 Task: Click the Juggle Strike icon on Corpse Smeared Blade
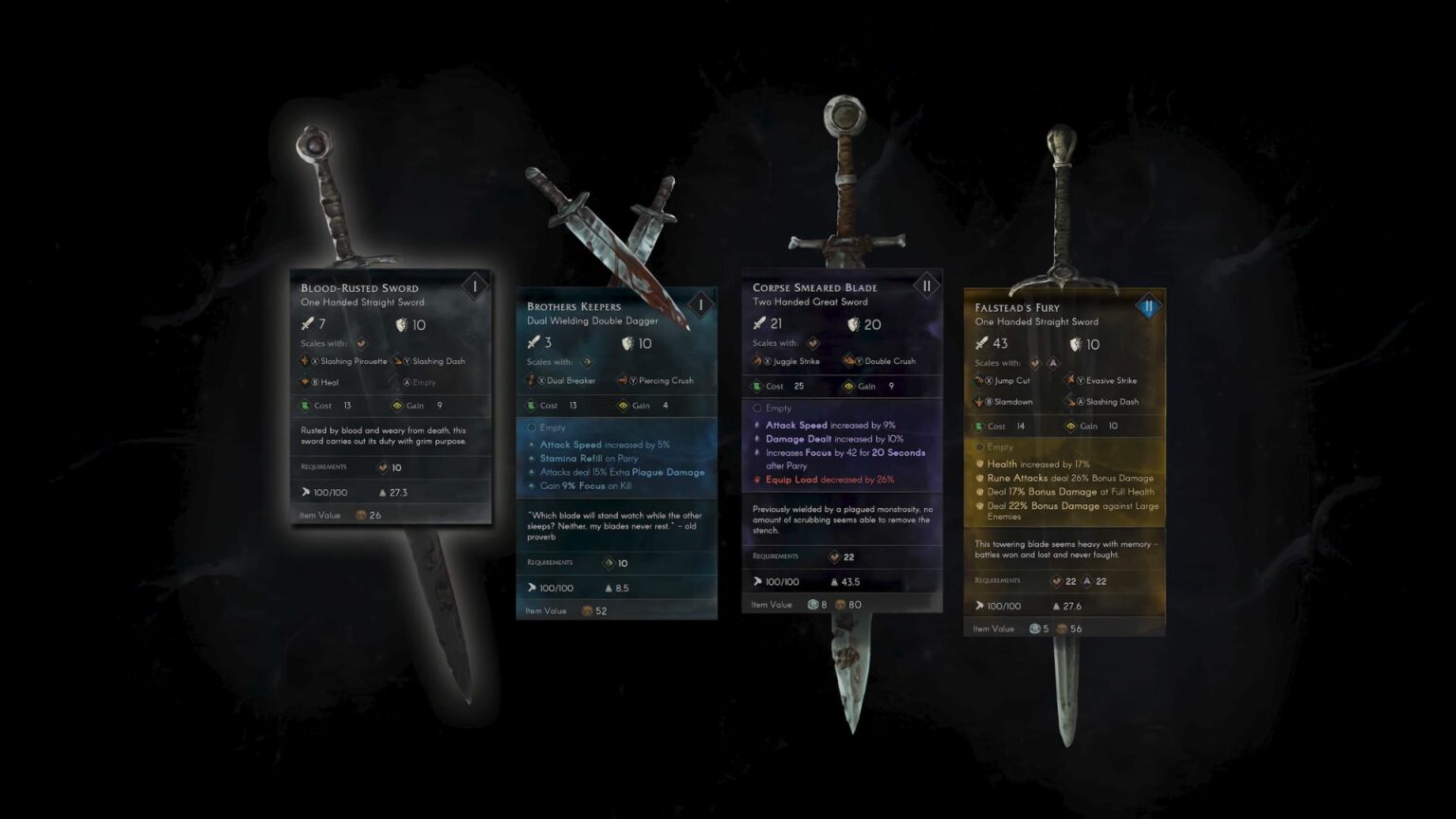(x=755, y=361)
